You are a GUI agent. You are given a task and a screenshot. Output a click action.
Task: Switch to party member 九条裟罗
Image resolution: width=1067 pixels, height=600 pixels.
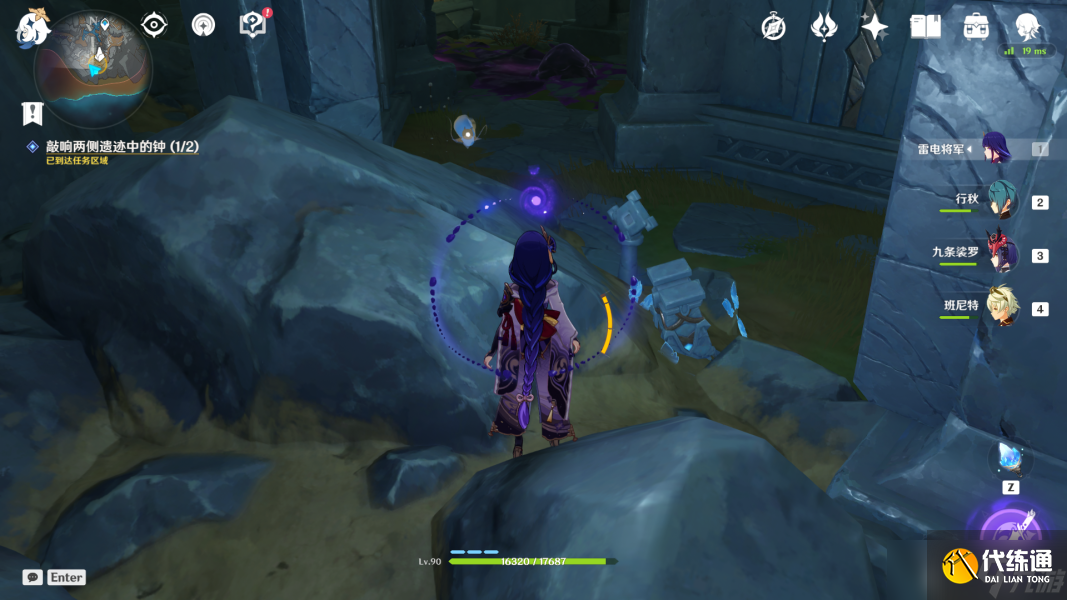(x=1002, y=254)
